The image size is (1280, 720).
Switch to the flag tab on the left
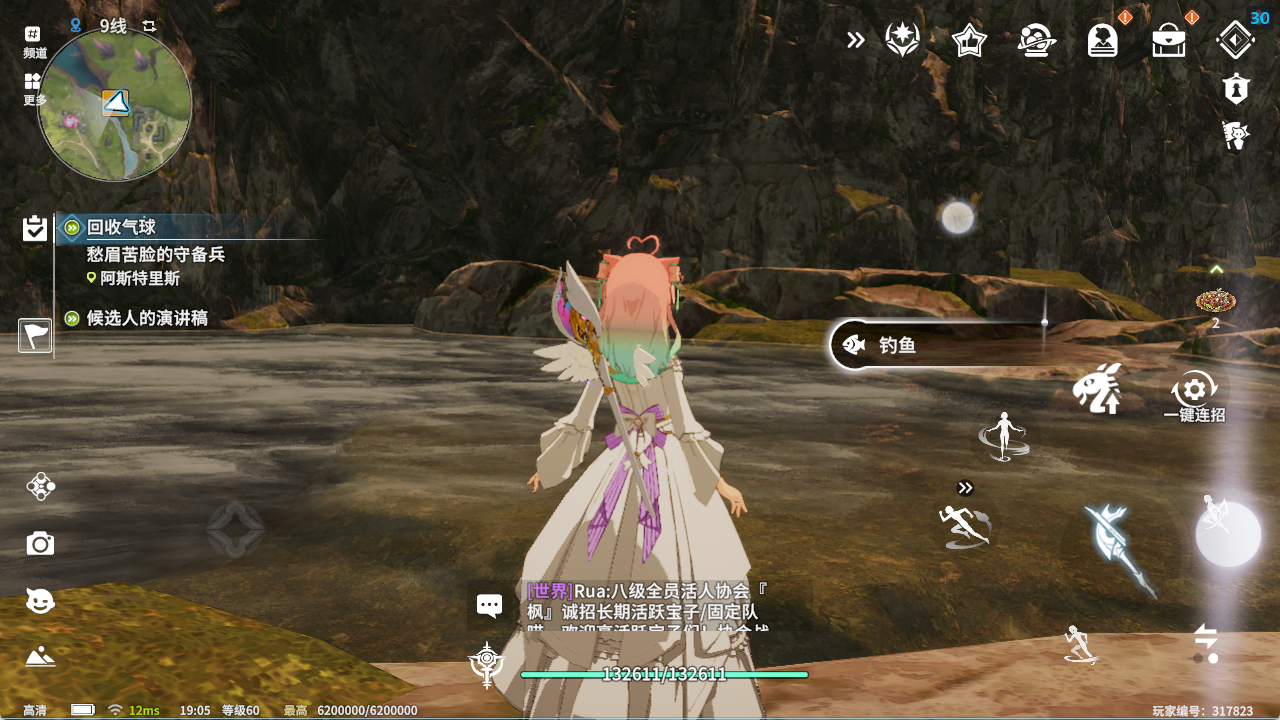[35, 336]
